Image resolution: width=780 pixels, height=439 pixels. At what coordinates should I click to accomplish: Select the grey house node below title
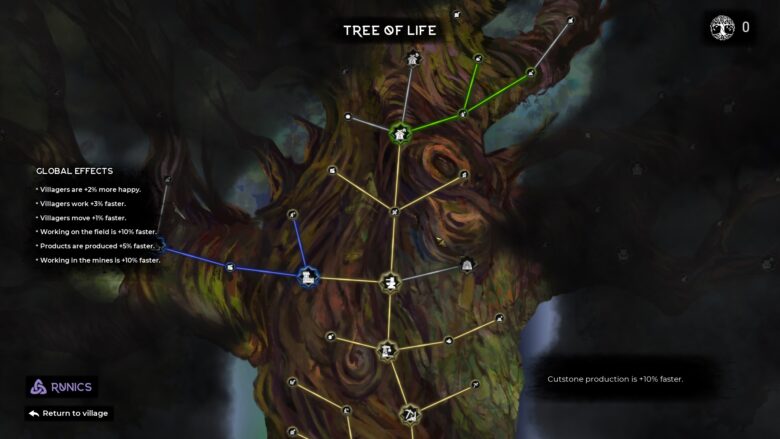tap(413, 60)
